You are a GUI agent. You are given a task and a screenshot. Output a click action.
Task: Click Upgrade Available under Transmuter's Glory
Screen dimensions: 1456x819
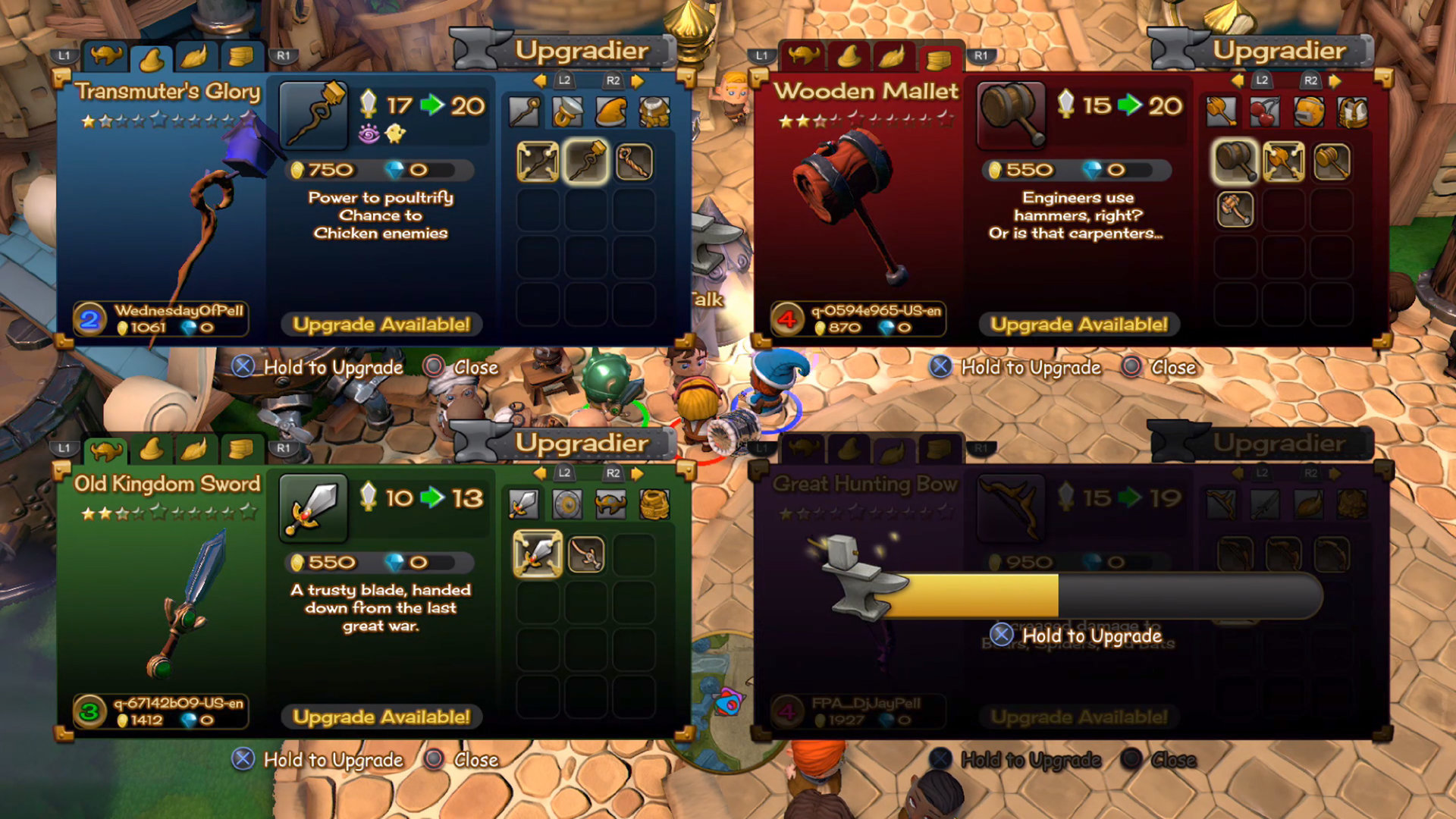click(381, 325)
